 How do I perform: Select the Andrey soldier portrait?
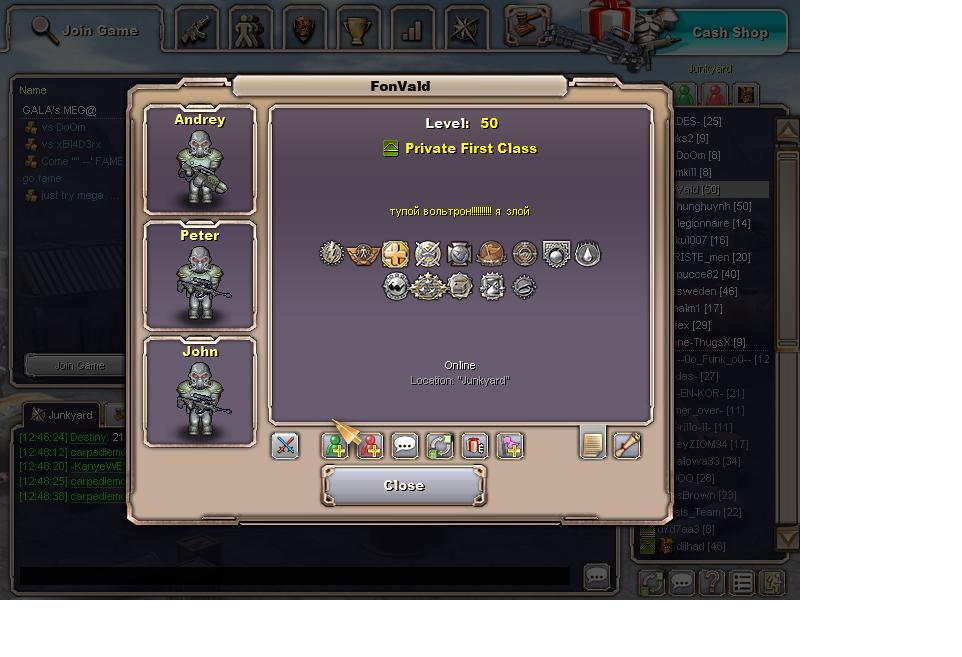pos(200,160)
